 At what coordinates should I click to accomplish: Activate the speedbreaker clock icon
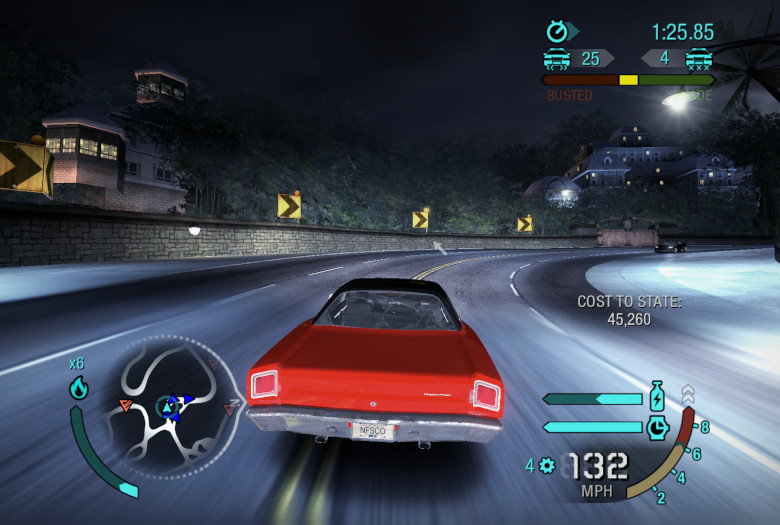tap(657, 427)
